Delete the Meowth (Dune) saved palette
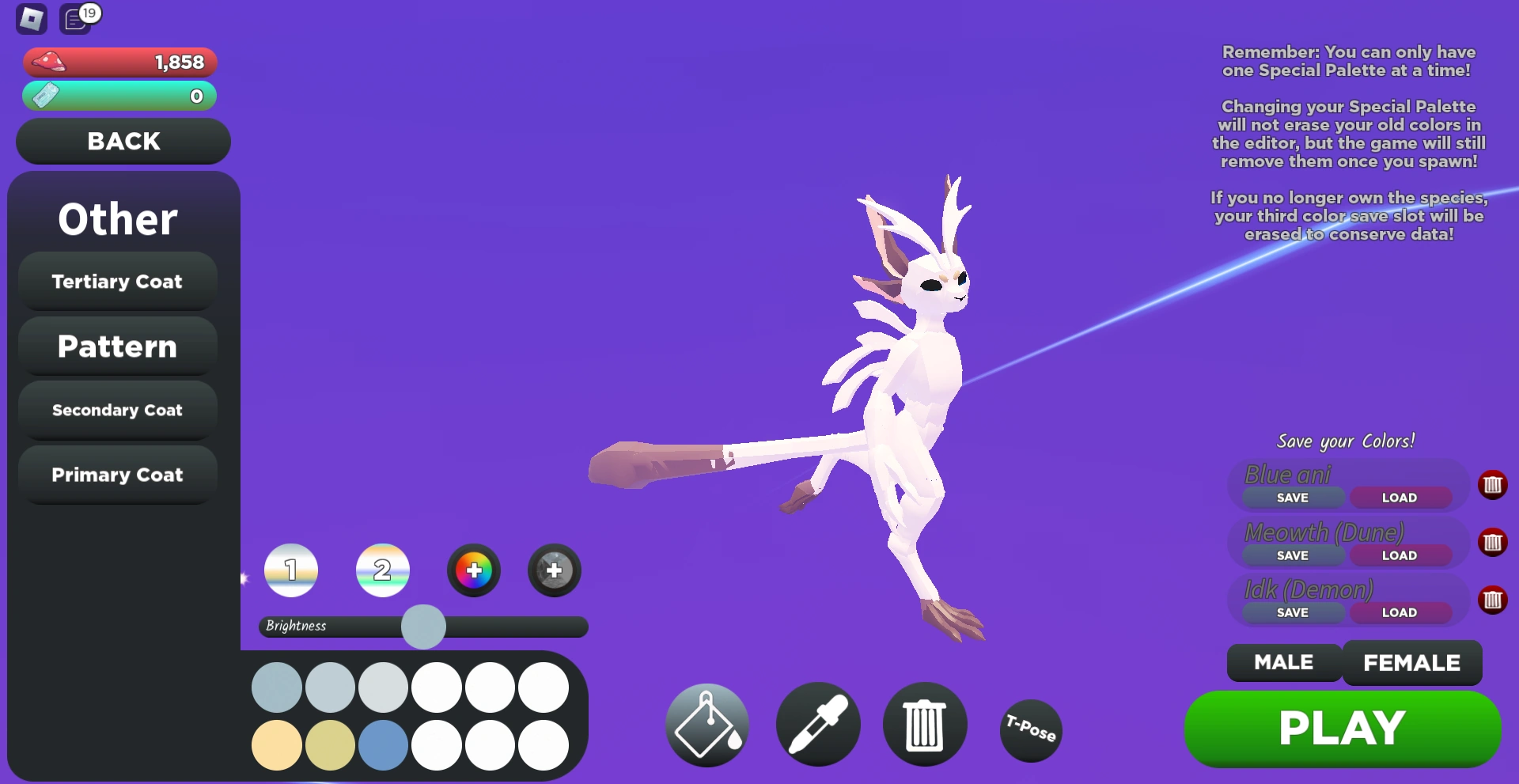The image size is (1519, 784). click(x=1494, y=543)
